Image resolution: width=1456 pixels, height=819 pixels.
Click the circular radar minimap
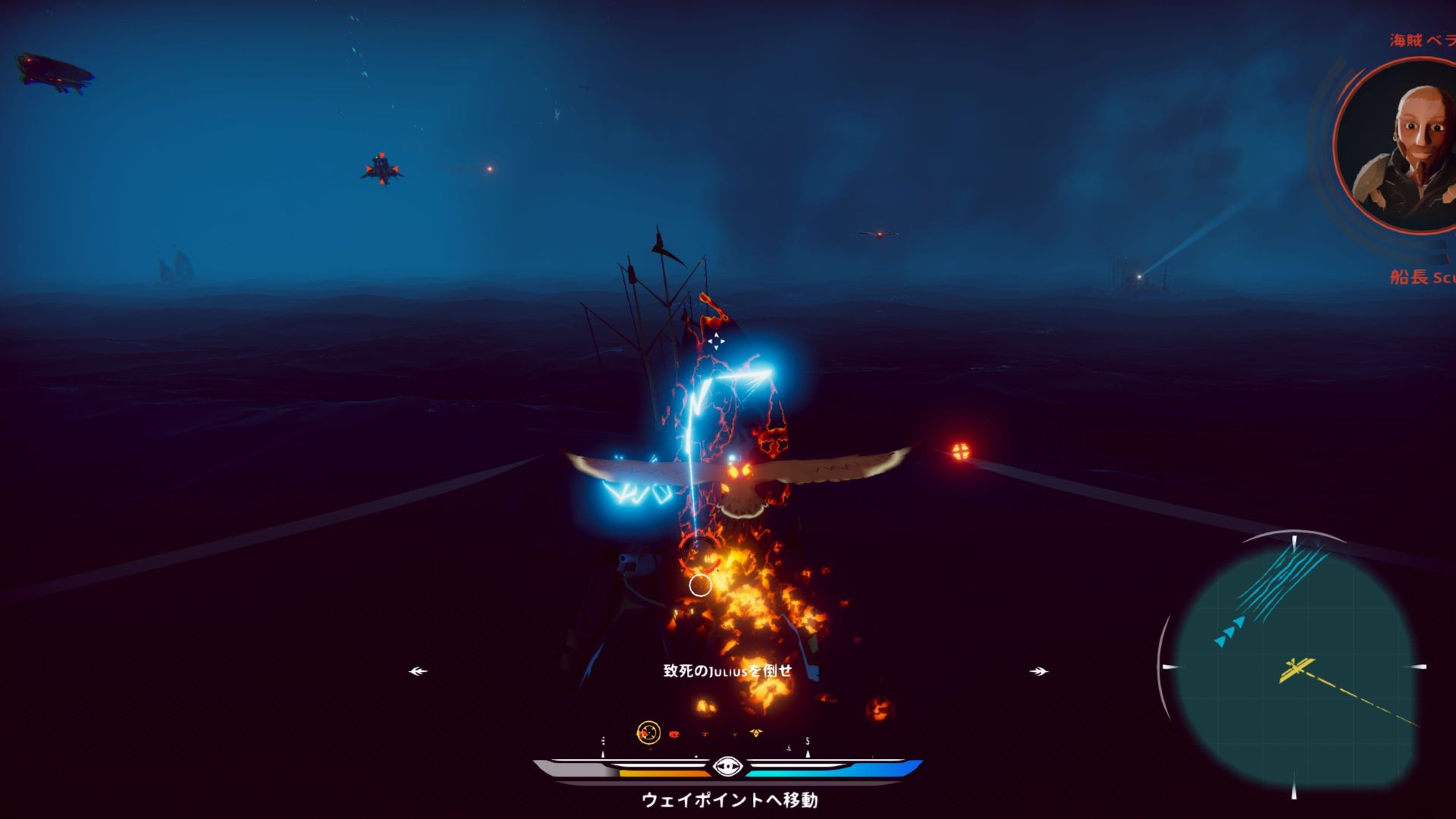click(1294, 667)
